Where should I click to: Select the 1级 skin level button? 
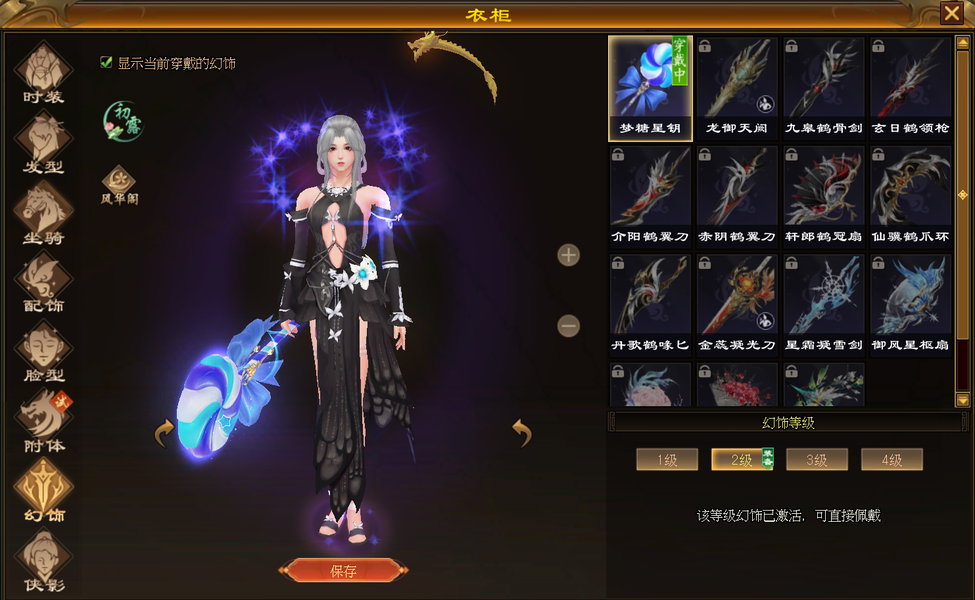(667, 460)
